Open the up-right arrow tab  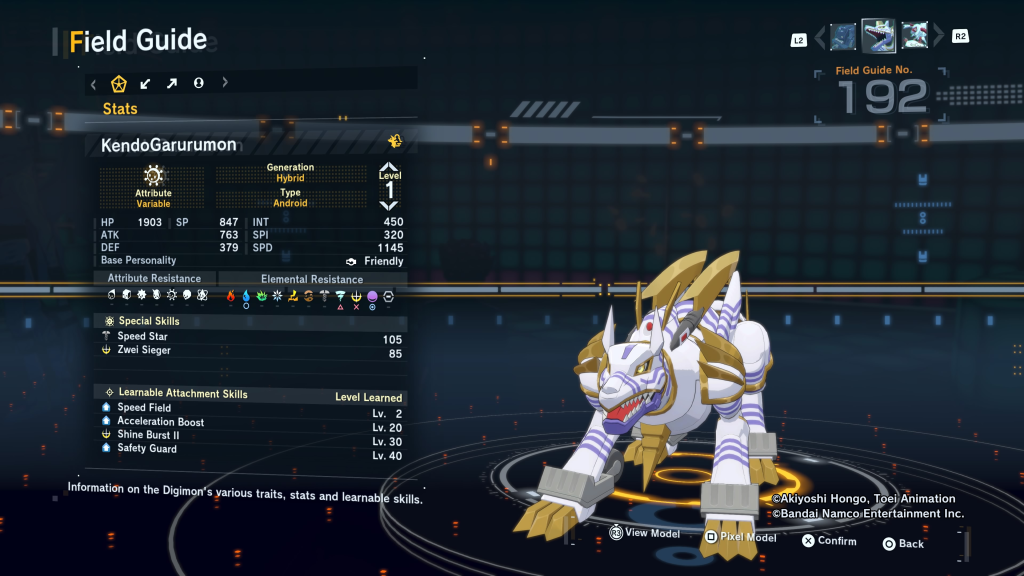[172, 83]
